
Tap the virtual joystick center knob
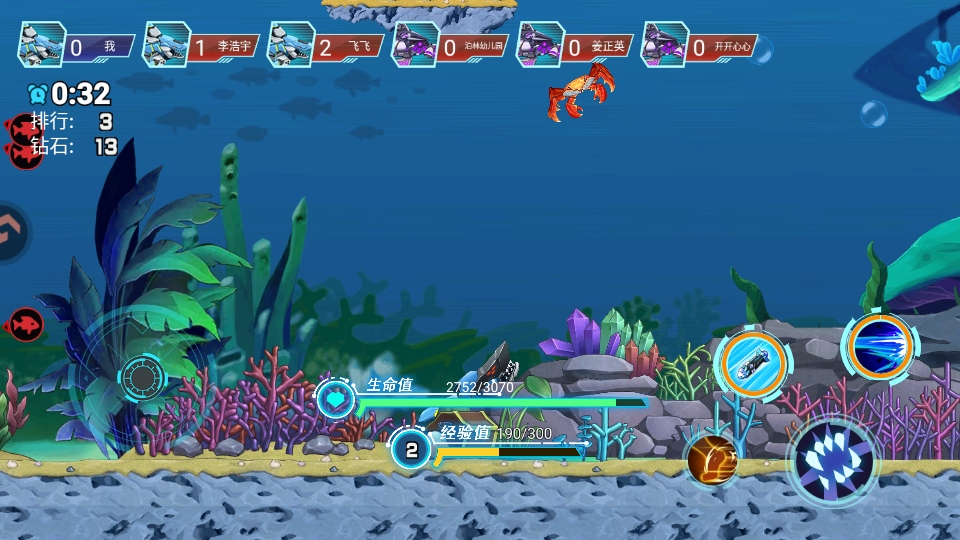143,378
